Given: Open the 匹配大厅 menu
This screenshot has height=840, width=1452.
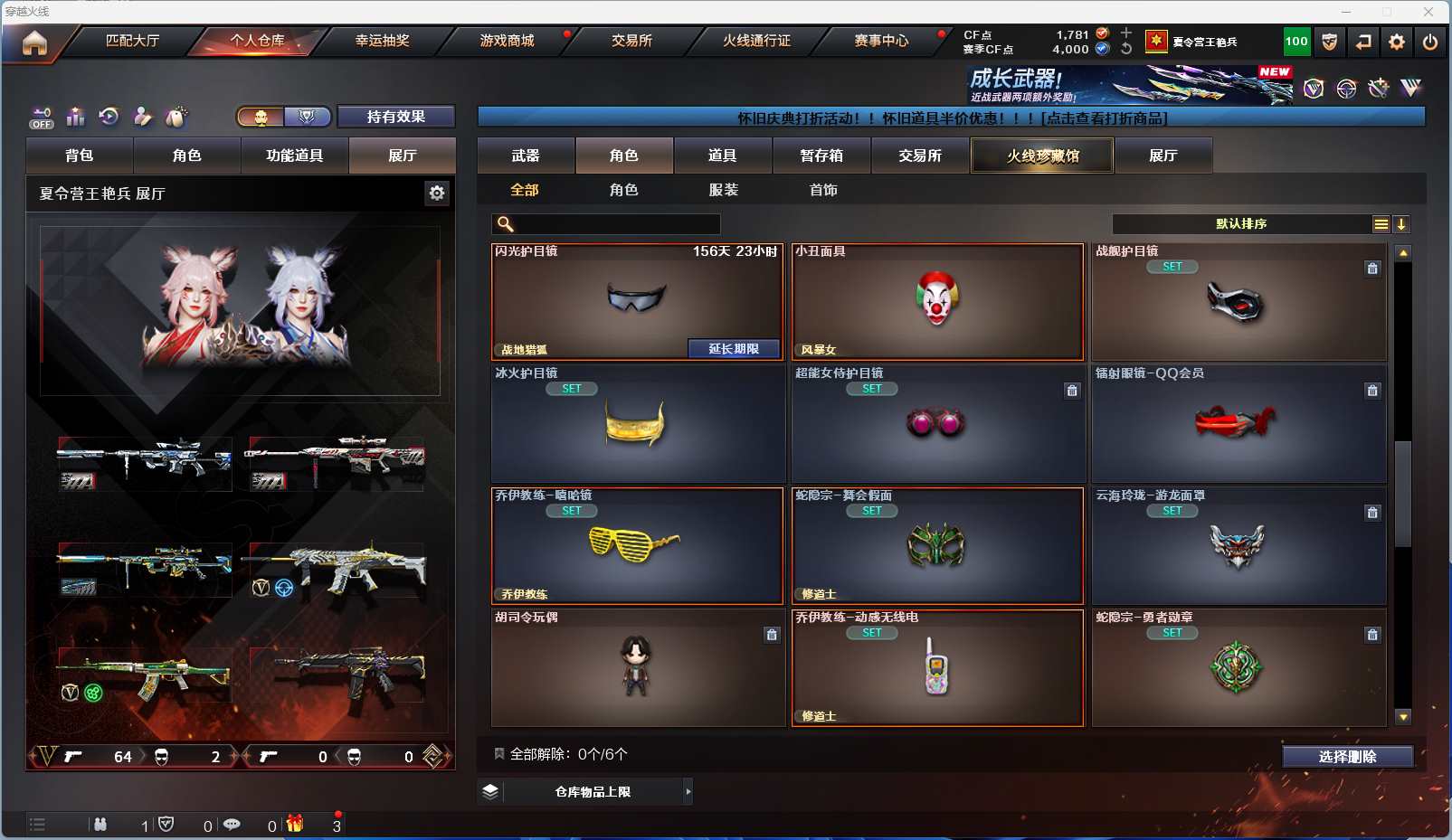Looking at the screenshot, I should pos(132,41).
